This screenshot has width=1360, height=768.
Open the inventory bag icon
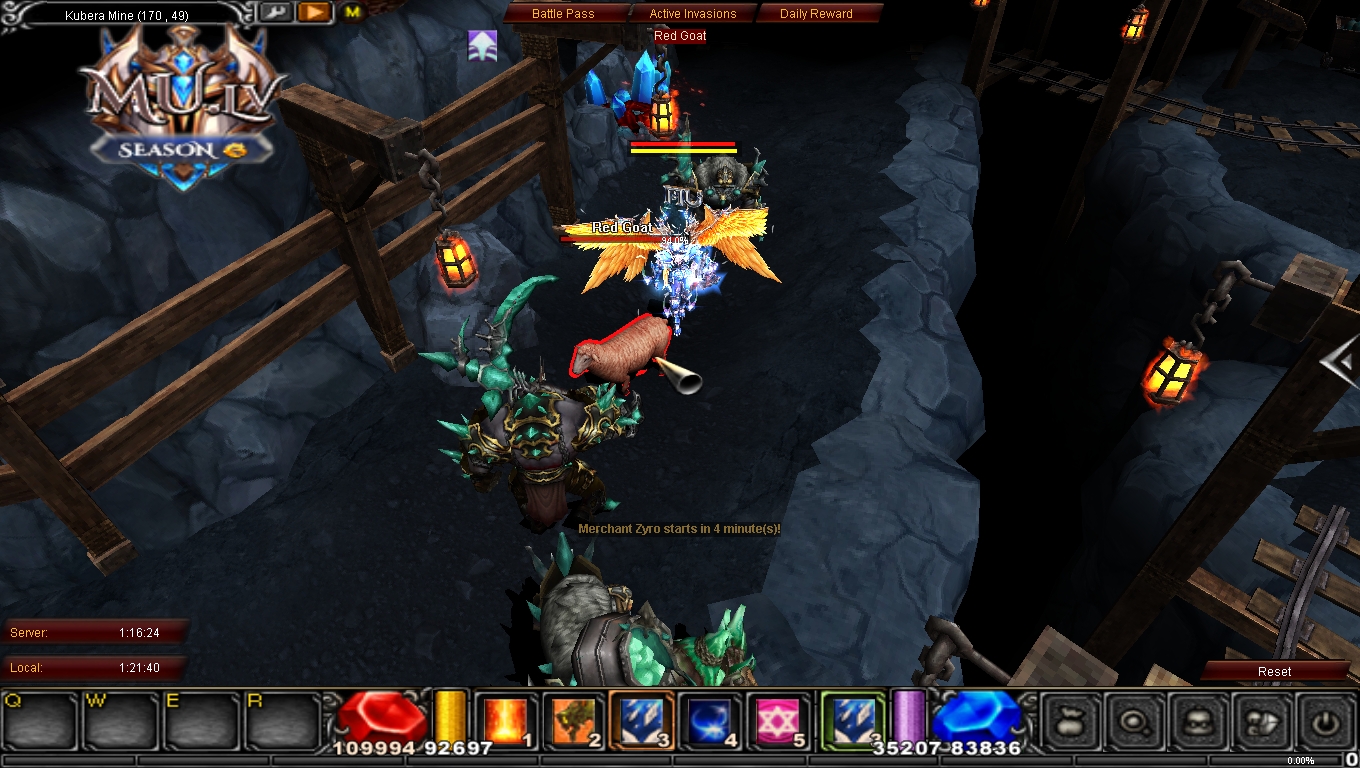point(1070,720)
